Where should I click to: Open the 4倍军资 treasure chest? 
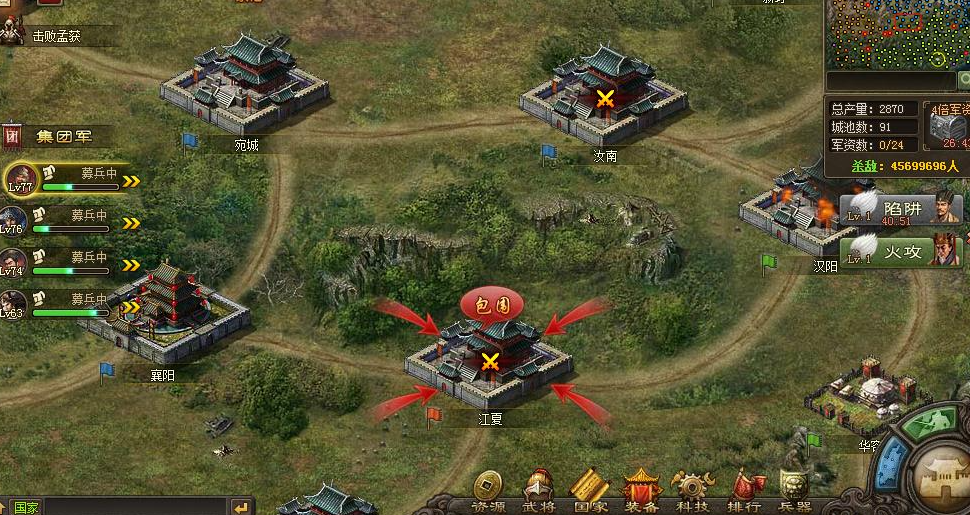(945, 125)
